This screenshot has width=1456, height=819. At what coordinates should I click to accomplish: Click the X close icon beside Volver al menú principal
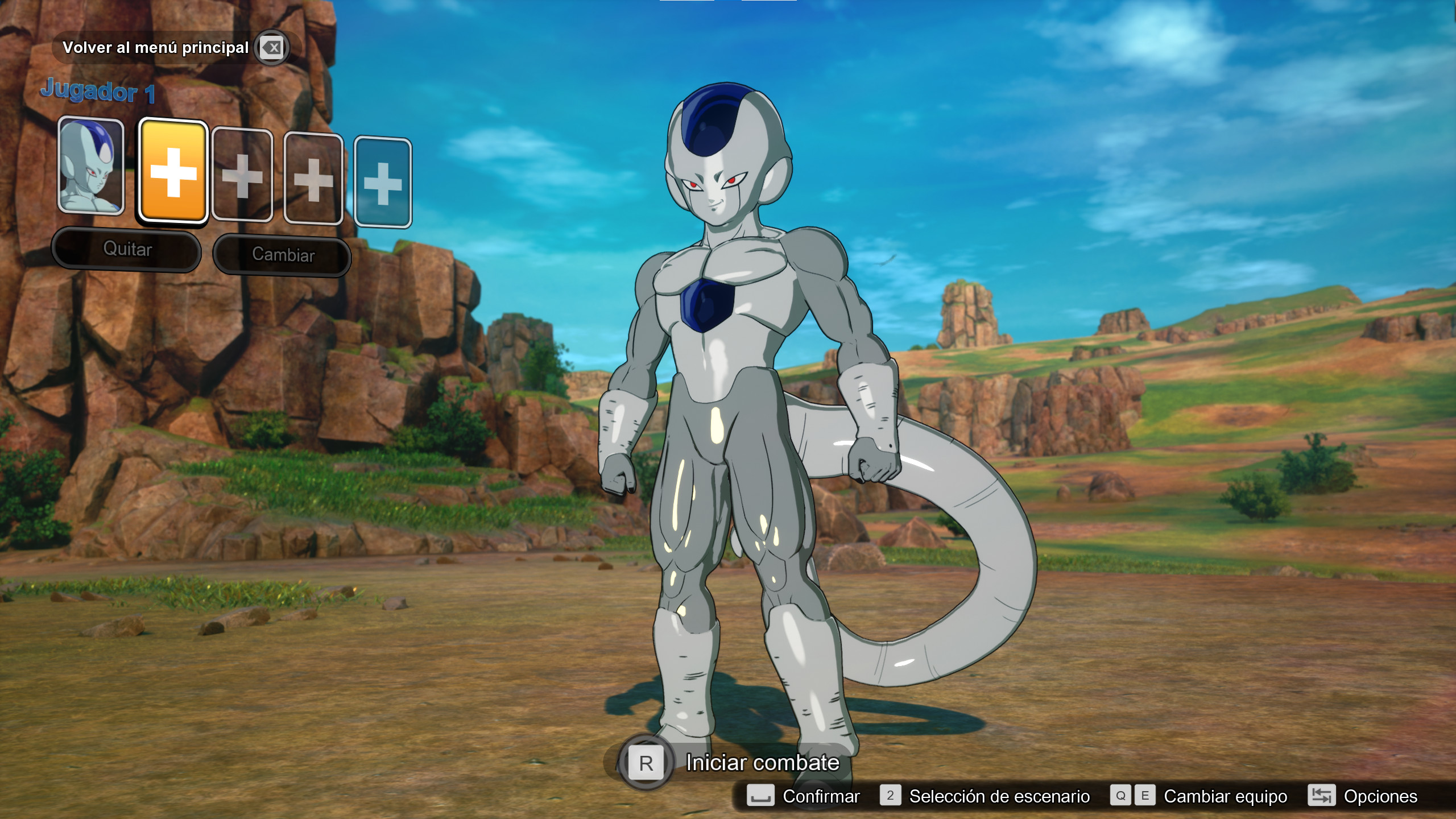coord(272,48)
